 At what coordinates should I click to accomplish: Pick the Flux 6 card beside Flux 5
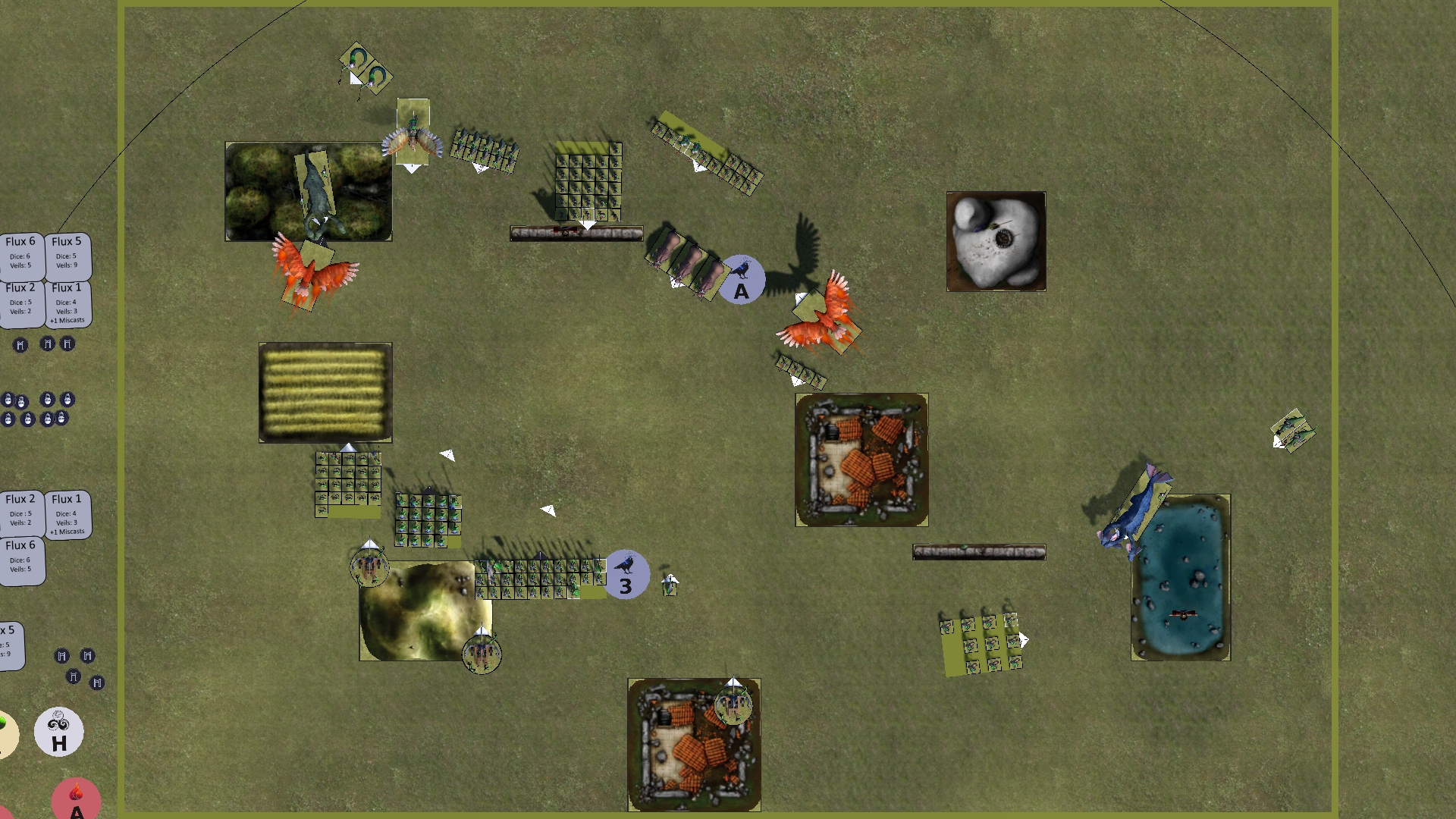pos(20,255)
